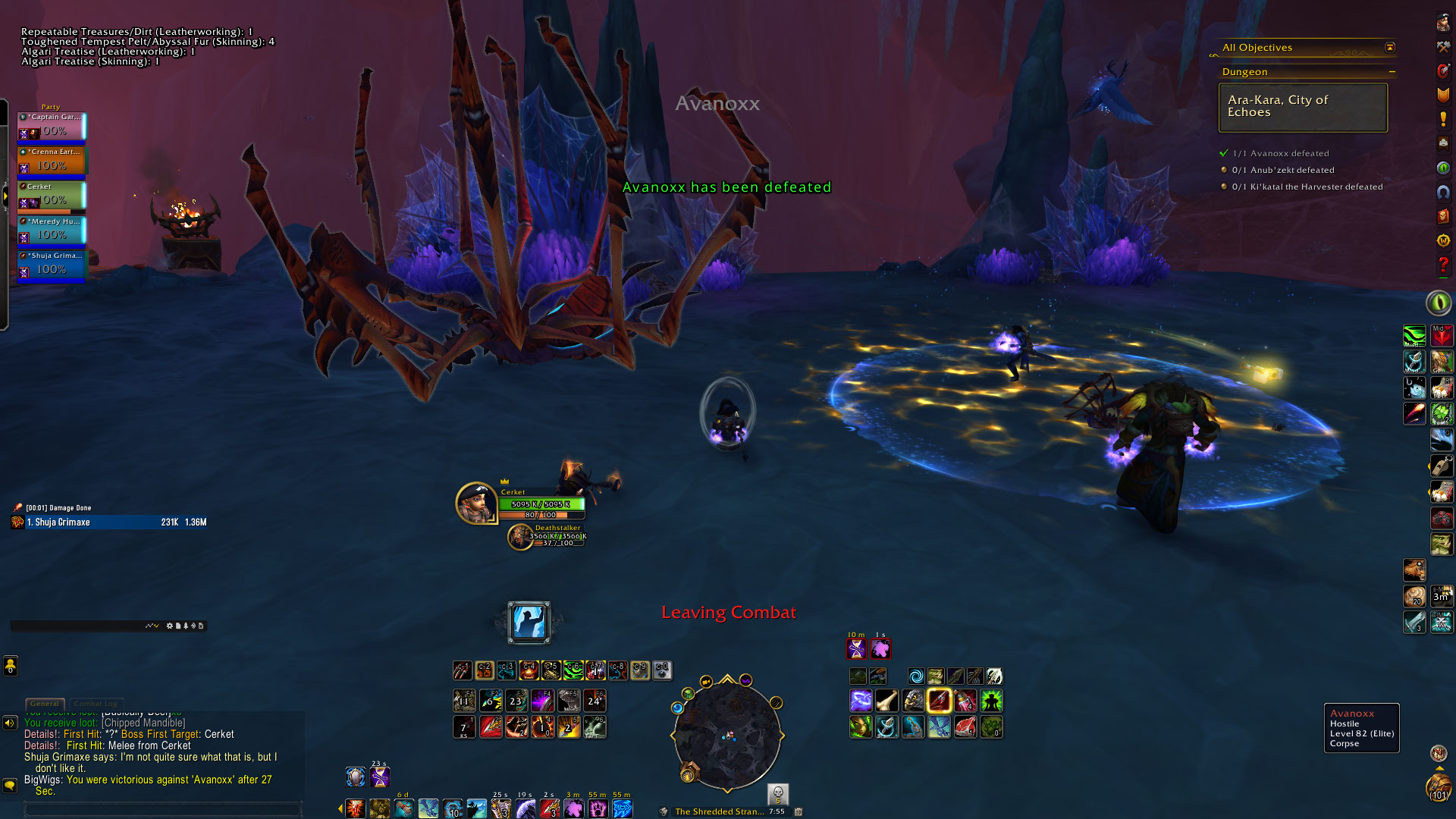The height and width of the screenshot is (819, 1456).
Task: Switch to the General chat tab
Action: [45, 704]
